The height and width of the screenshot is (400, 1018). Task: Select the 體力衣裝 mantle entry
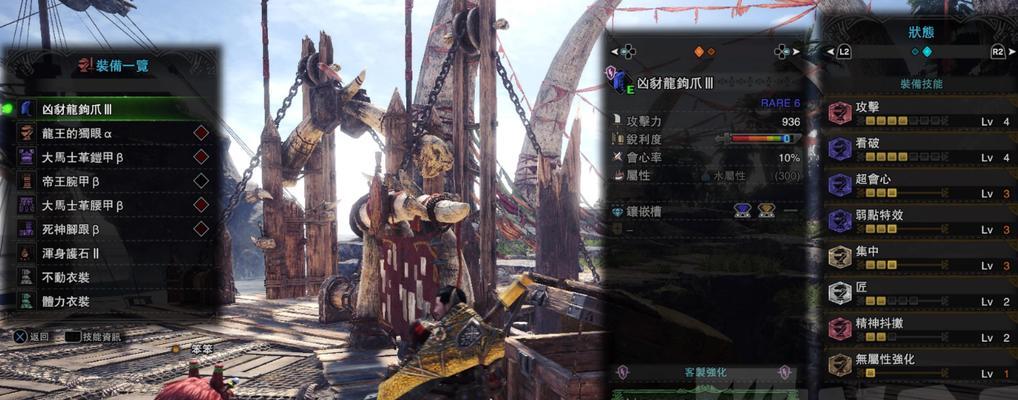click(110, 301)
